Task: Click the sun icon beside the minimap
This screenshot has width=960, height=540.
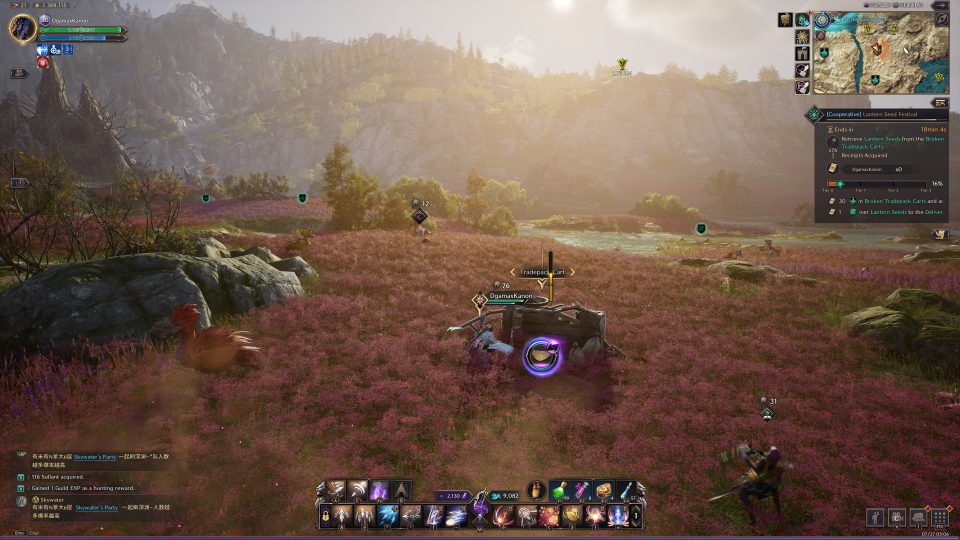Action: [802, 36]
